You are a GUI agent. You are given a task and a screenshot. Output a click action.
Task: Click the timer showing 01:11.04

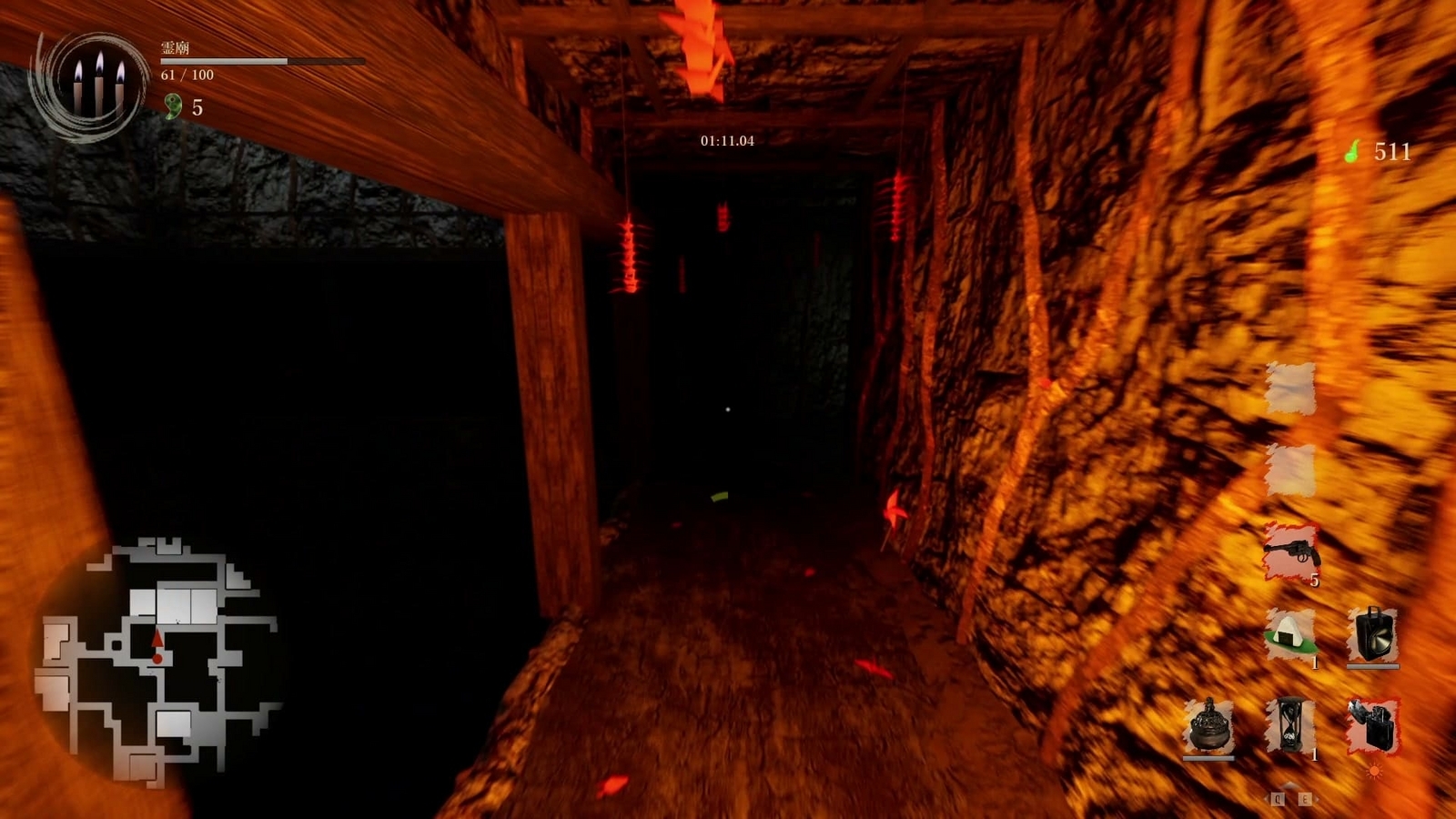(728, 142)
